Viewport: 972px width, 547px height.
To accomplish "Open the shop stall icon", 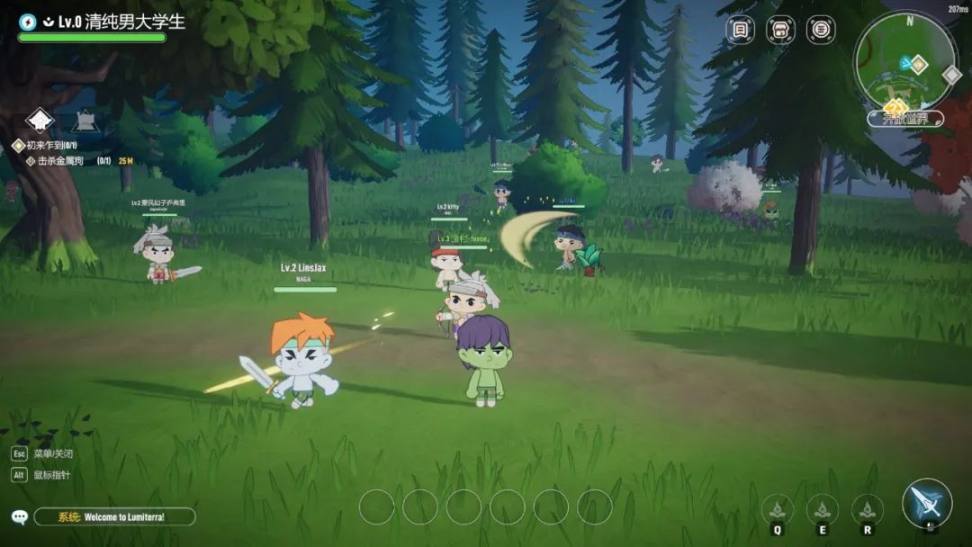I will tap(780, 30).
